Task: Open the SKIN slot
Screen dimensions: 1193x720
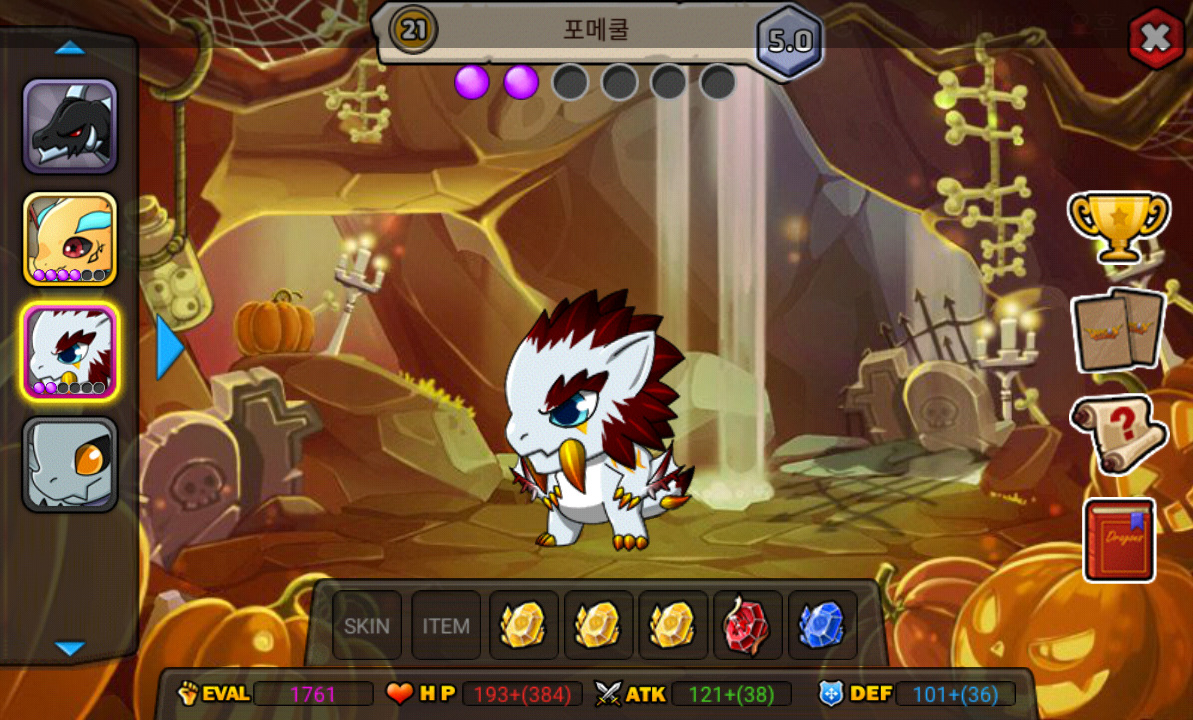Action: pos(367,626)
